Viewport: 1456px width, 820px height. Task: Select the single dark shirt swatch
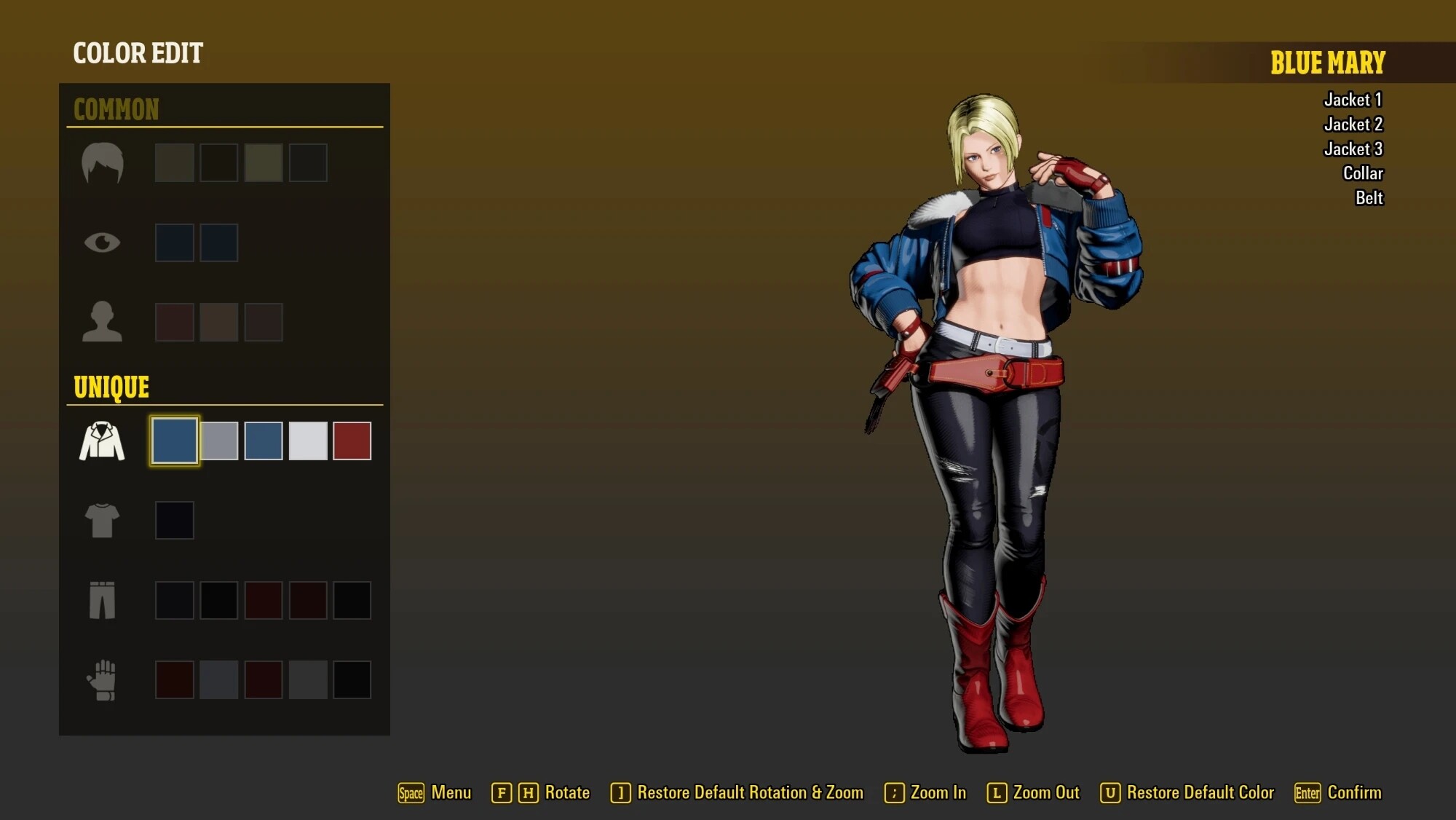coord(175,520)
